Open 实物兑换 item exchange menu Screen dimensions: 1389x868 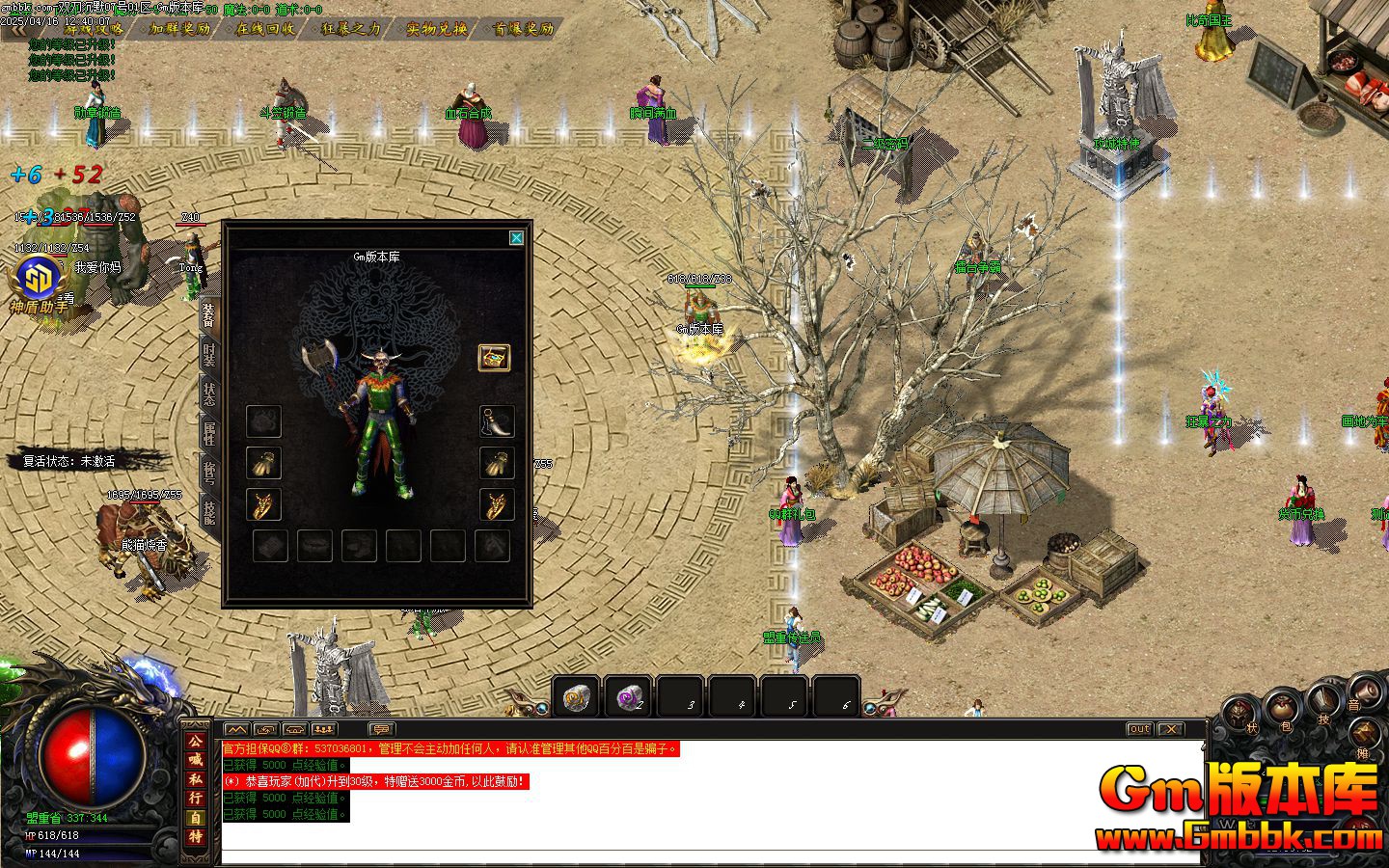click(x=436, y=29)
